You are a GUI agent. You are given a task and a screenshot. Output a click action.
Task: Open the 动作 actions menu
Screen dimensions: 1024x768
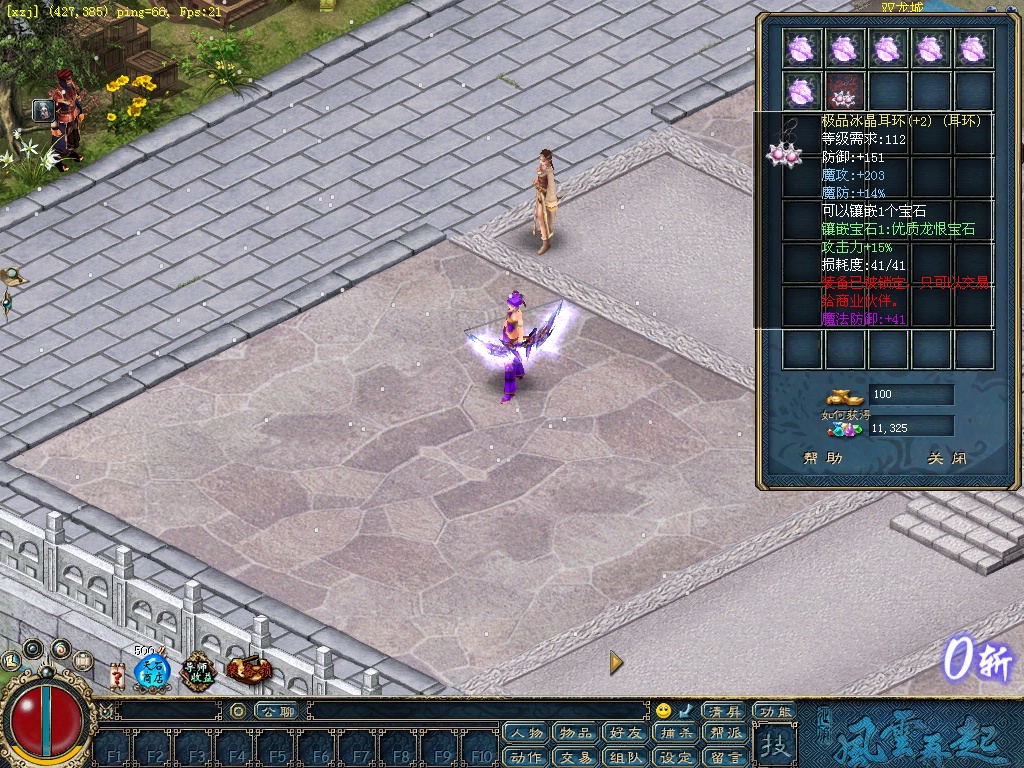(x=526, y=757)
